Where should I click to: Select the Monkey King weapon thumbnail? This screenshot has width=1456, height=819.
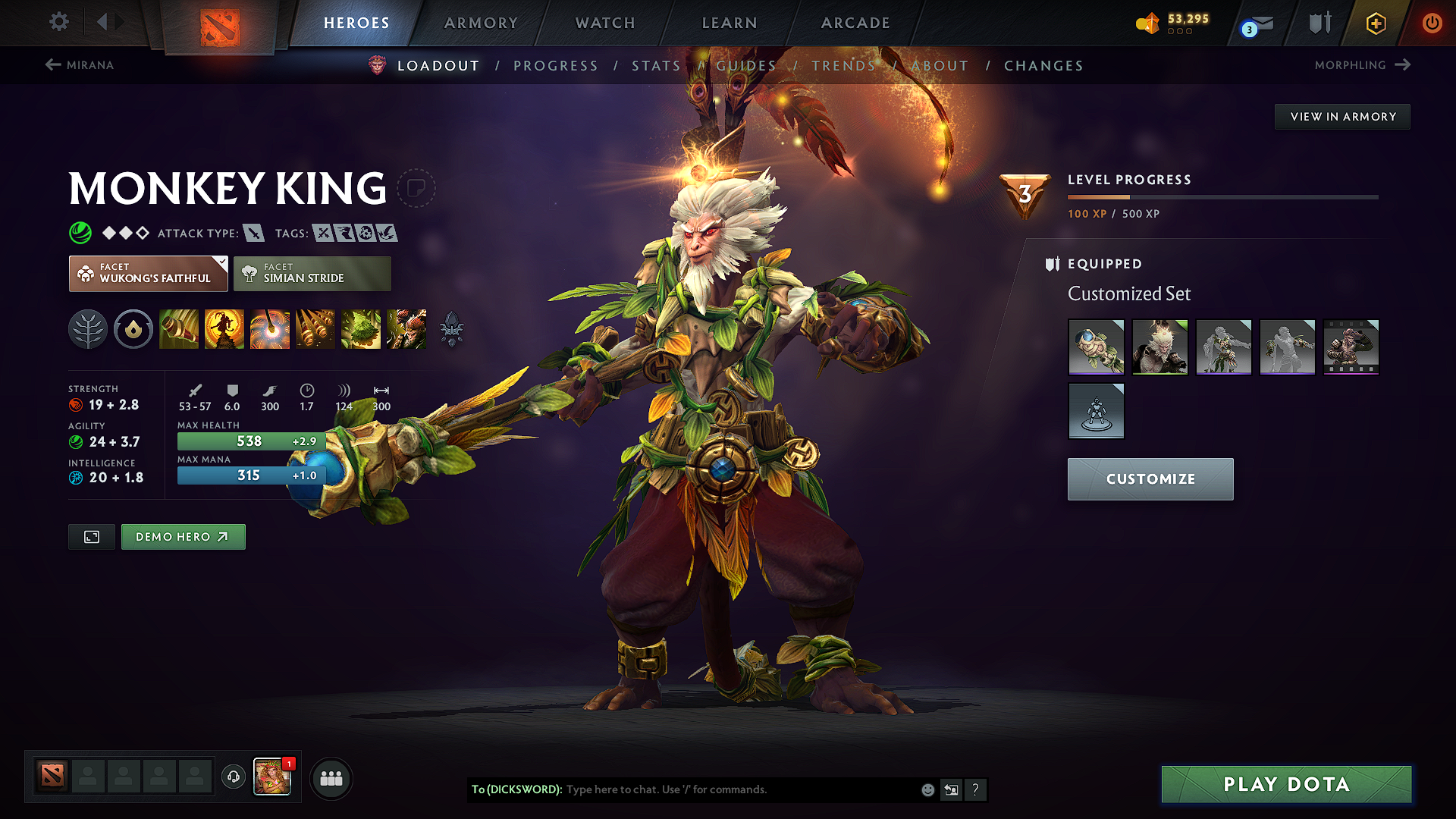pos(1097,347)
